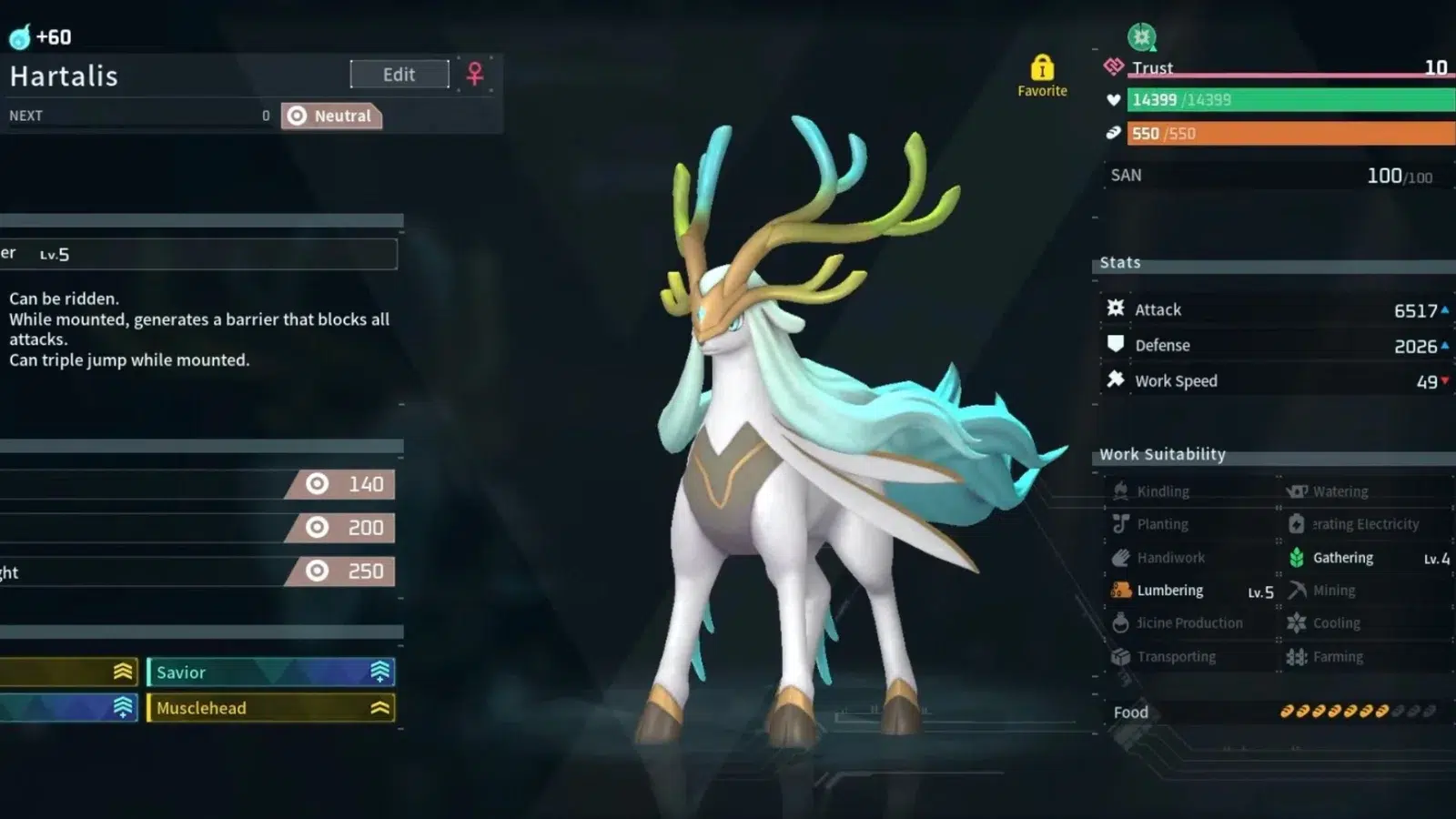Click the Neutral element tag

(331, 116)
